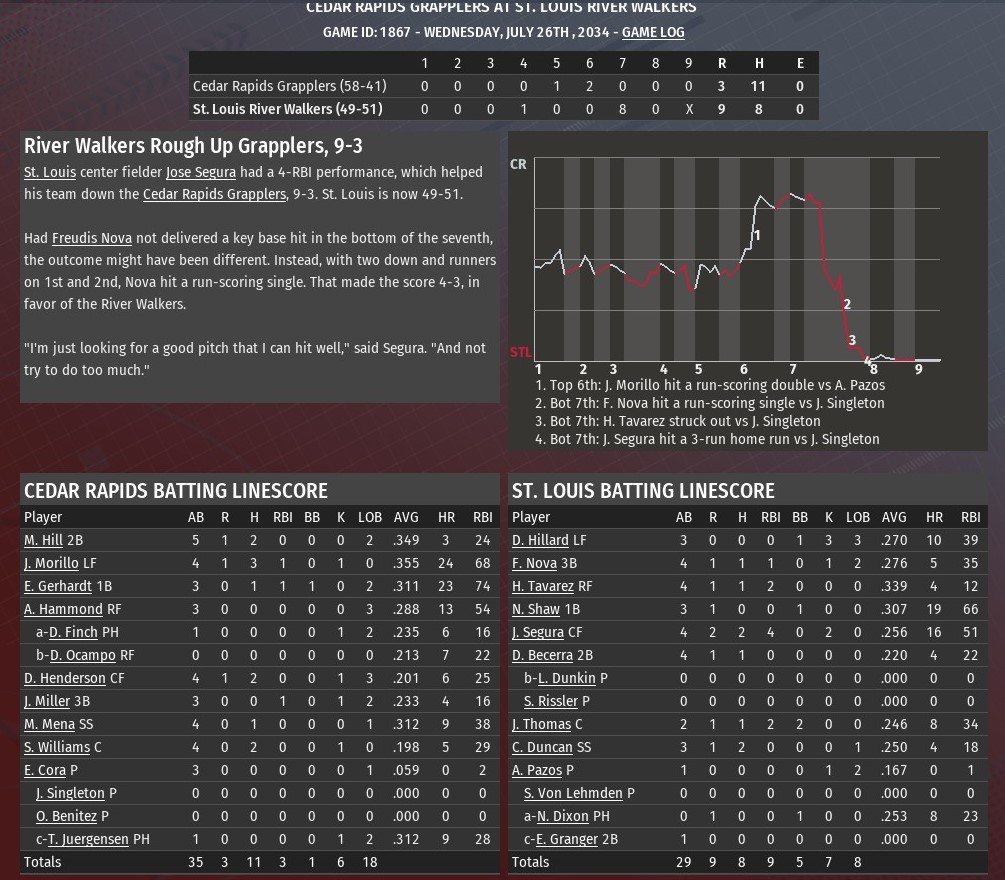Follow the Cedar Rapids Grapplers recap link
The image size is (1005, 880).
click(x=214, y=194)
